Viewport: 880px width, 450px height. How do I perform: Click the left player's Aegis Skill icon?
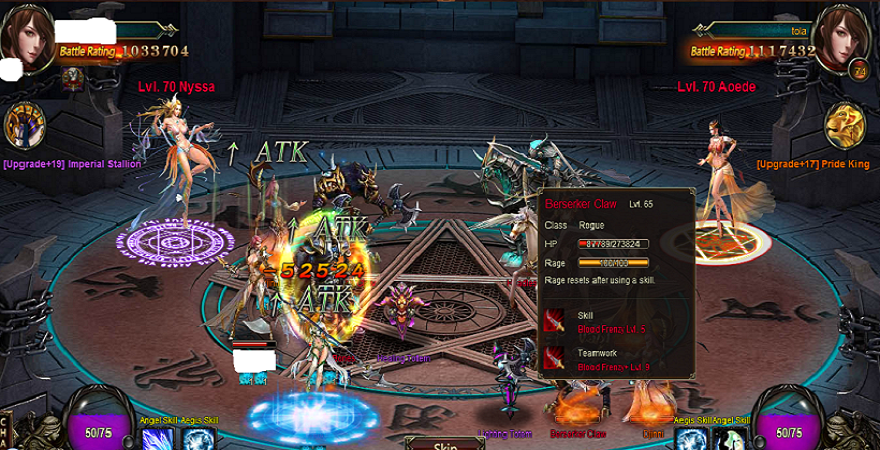[199, 438]
